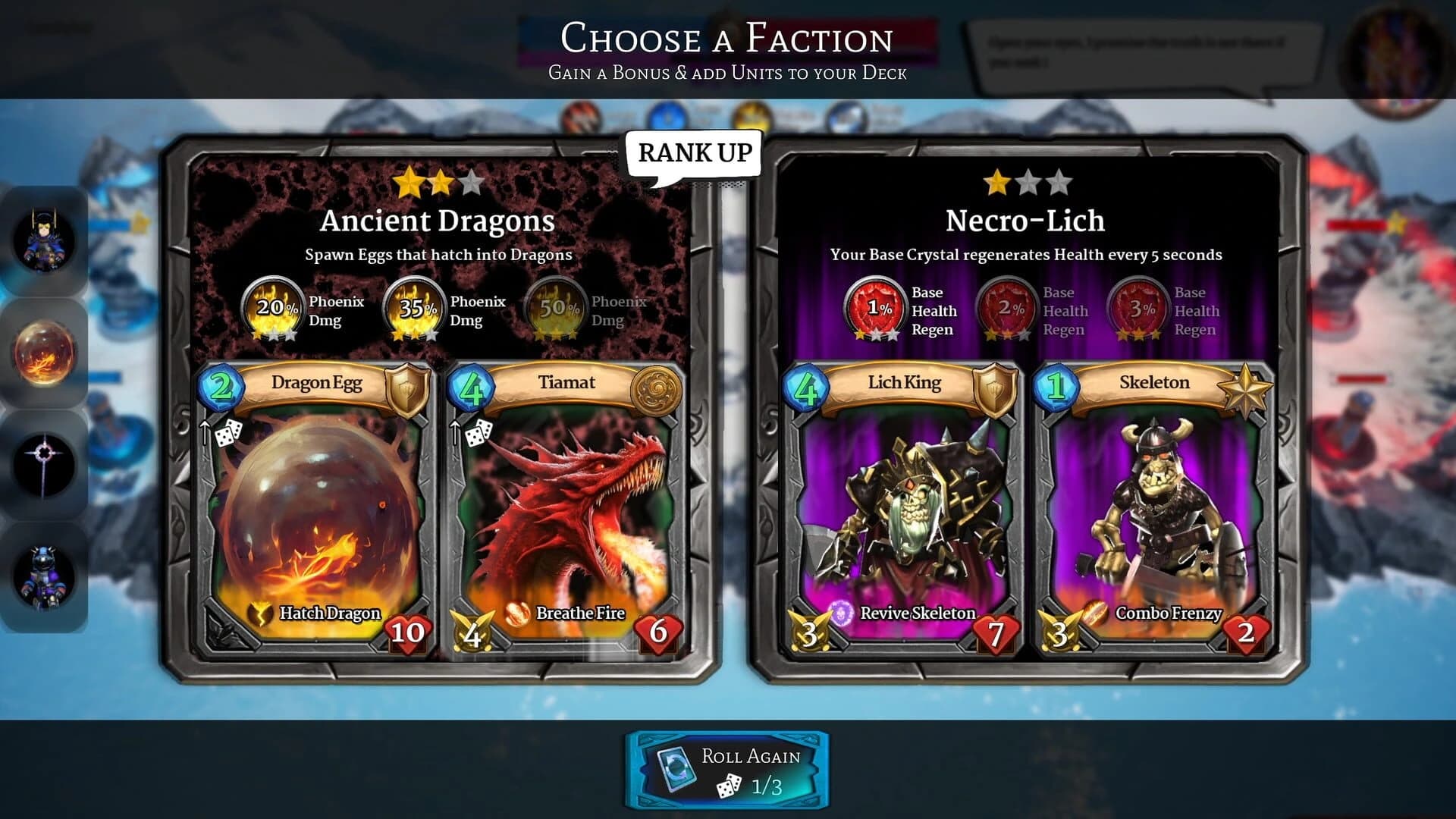Click the Hatch Dragon ability icon
1456x819 pixels.
[259, 613]
